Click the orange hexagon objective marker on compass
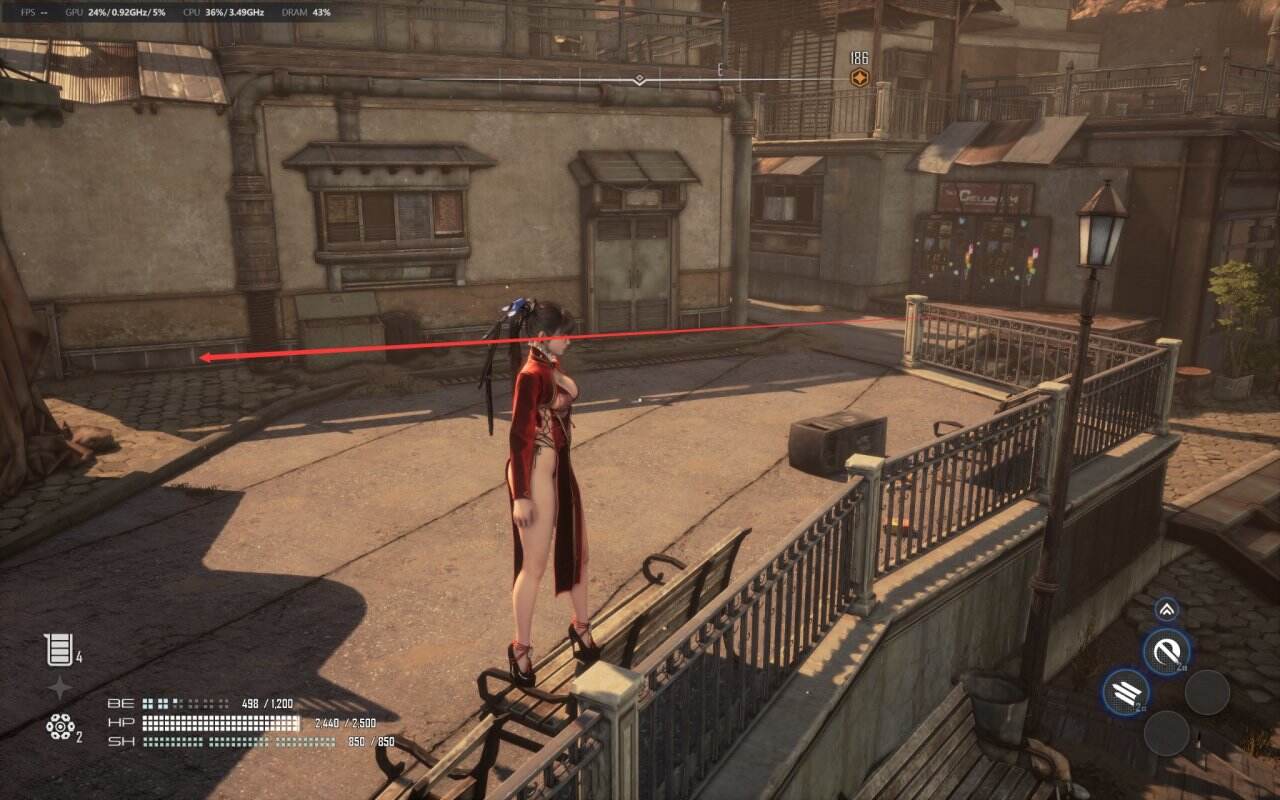This screenshot has width=1280, height=800. 858,78
